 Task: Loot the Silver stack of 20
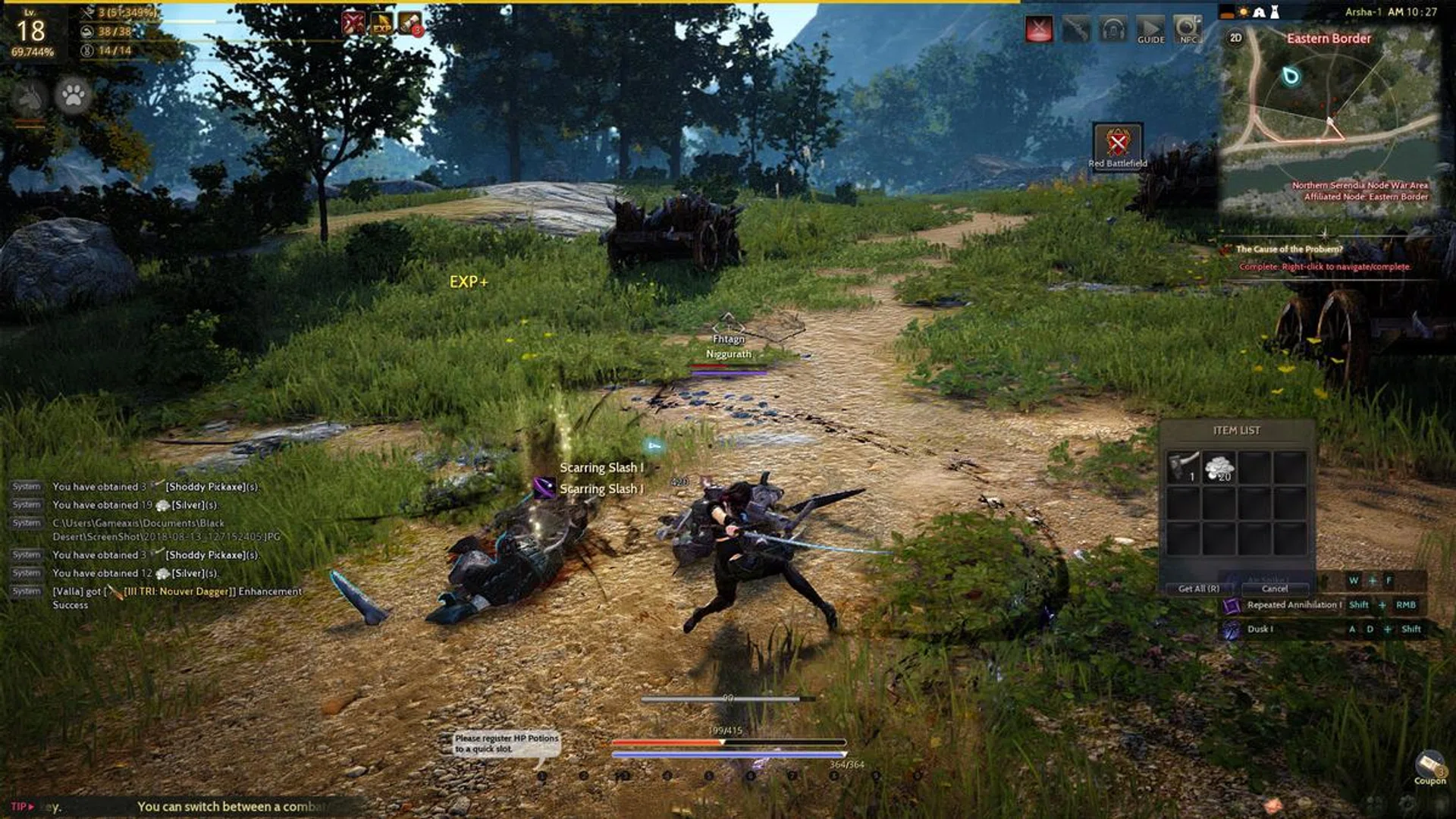(1219, 467)
